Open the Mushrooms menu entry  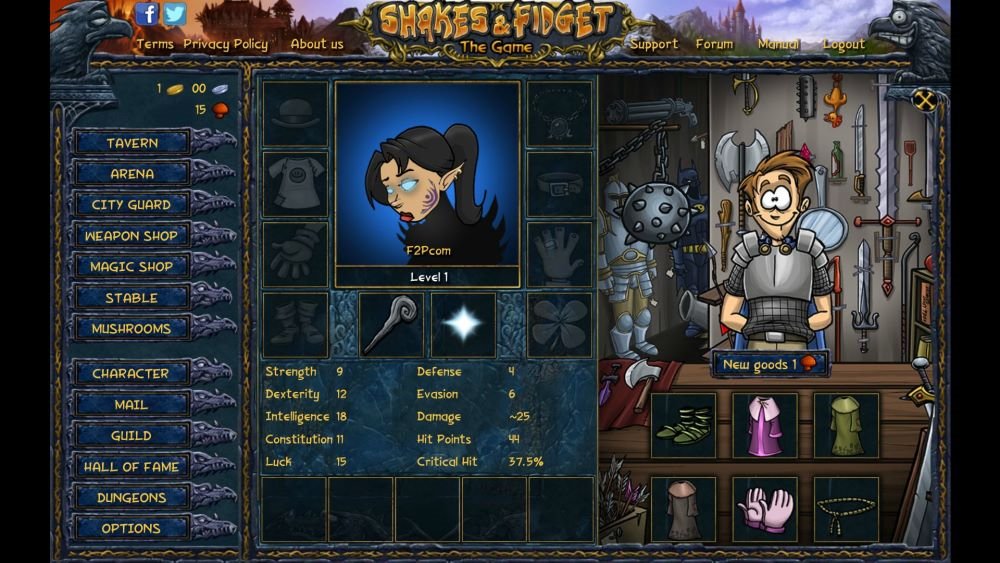(132, 329)
